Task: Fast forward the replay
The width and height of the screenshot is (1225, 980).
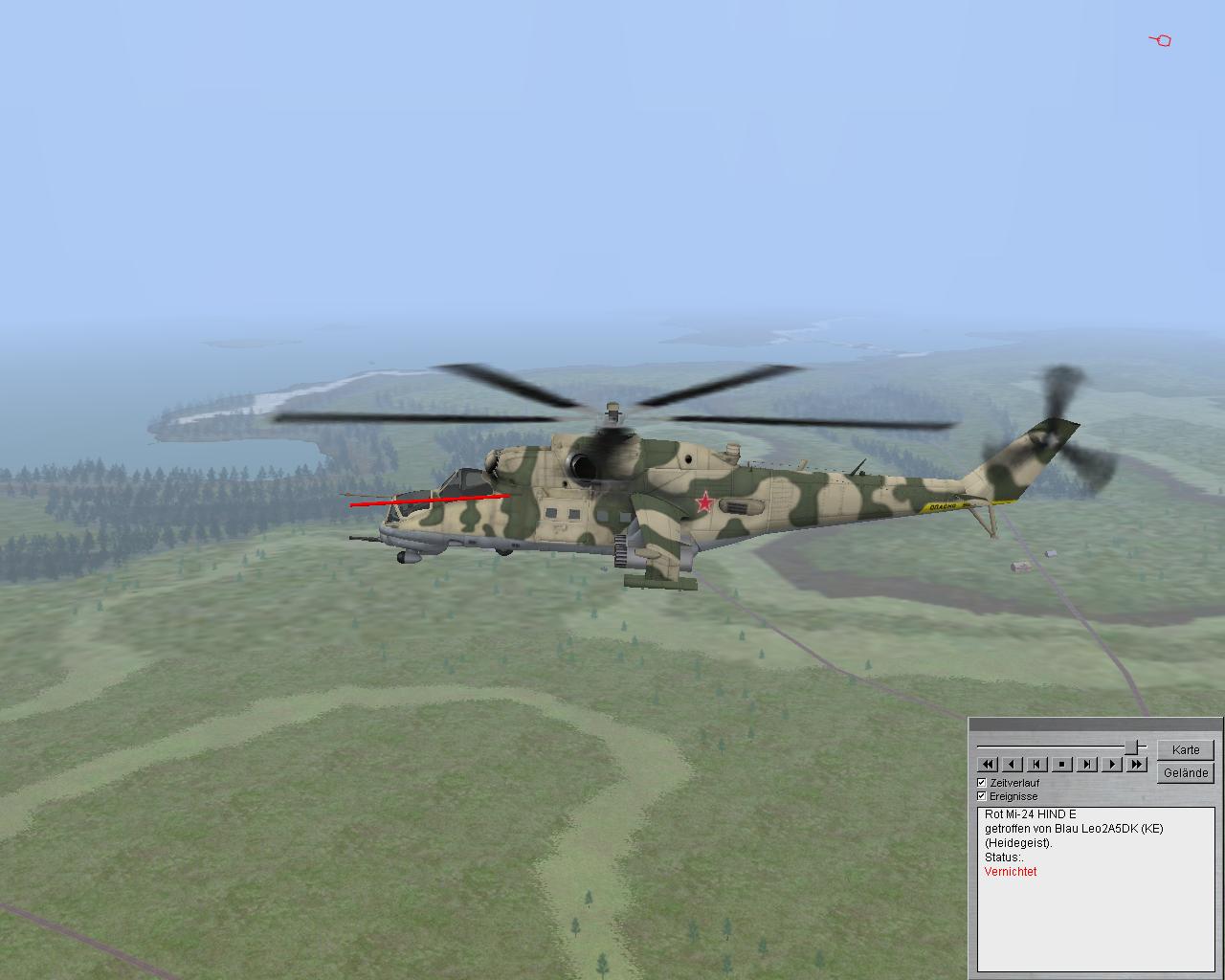Action: coord(1136,764)
